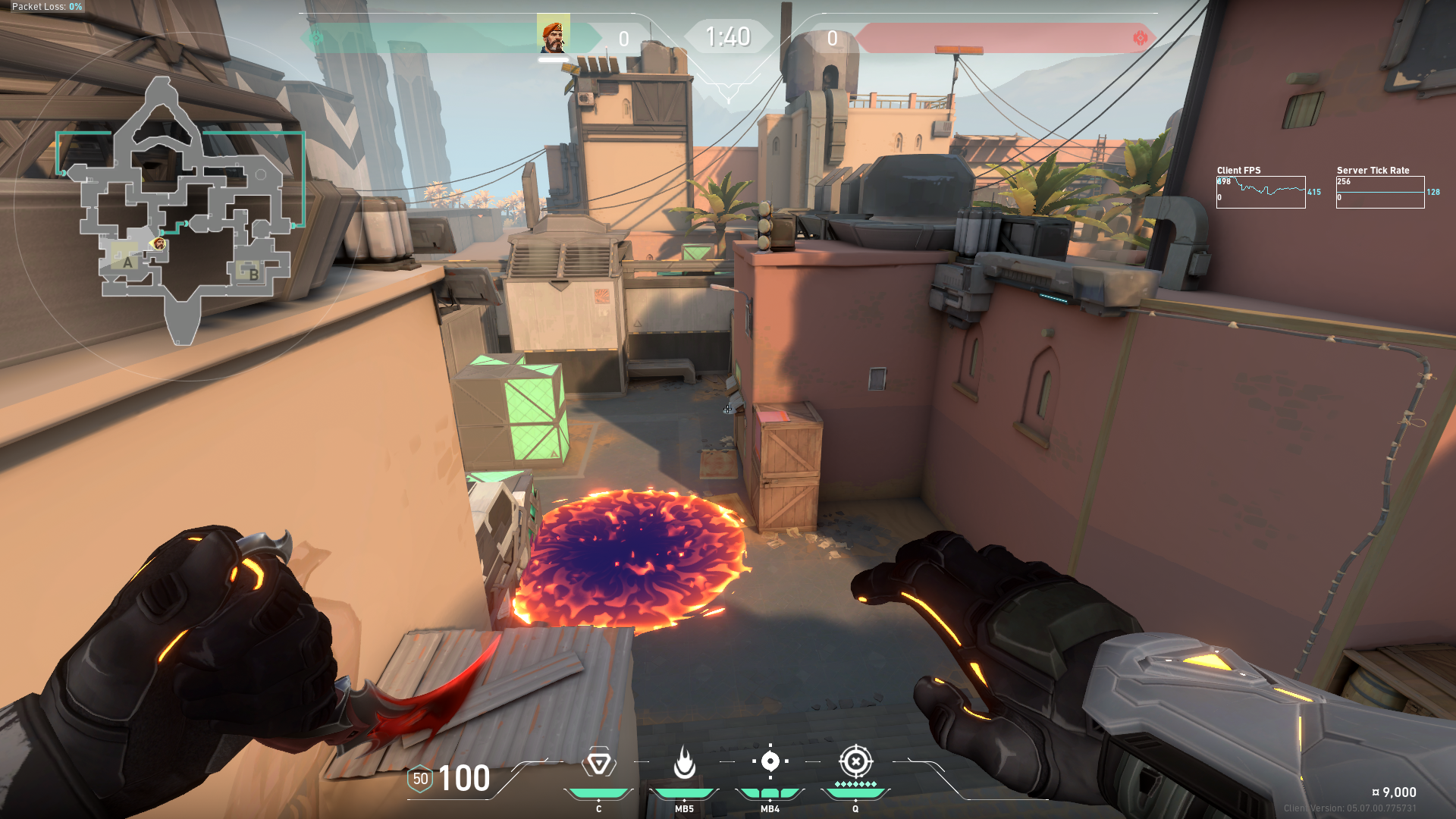Activate the MB4 crosshair burst ability
The width and height of the screenshot is (1456, 819).
770,761
